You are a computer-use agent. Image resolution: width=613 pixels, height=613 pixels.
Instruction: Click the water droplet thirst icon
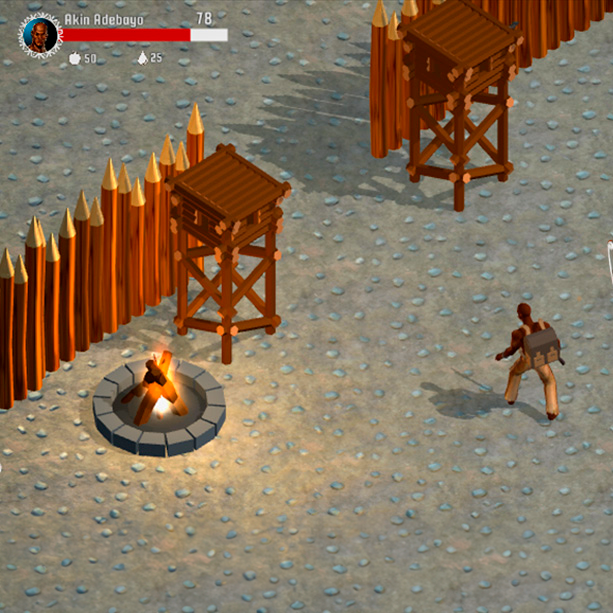coord(142,59)
